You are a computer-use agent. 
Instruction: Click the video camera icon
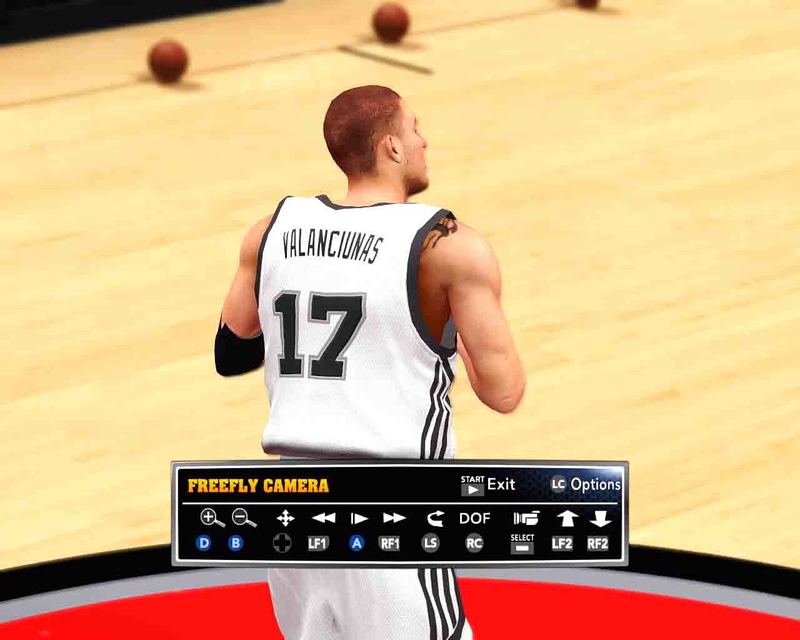tap(525, 518)
